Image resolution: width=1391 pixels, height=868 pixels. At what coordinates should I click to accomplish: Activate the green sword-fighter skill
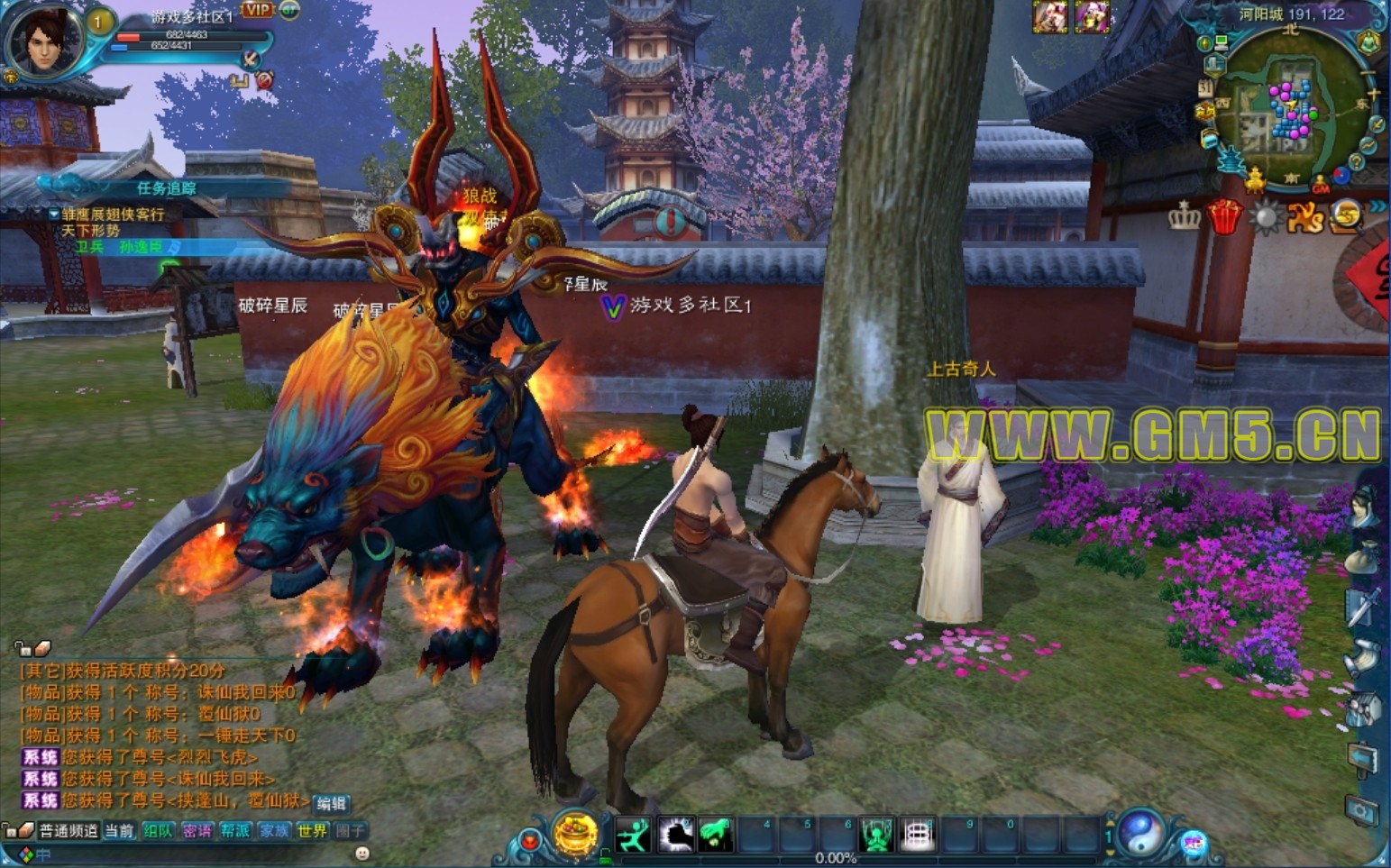click(634, 836)
